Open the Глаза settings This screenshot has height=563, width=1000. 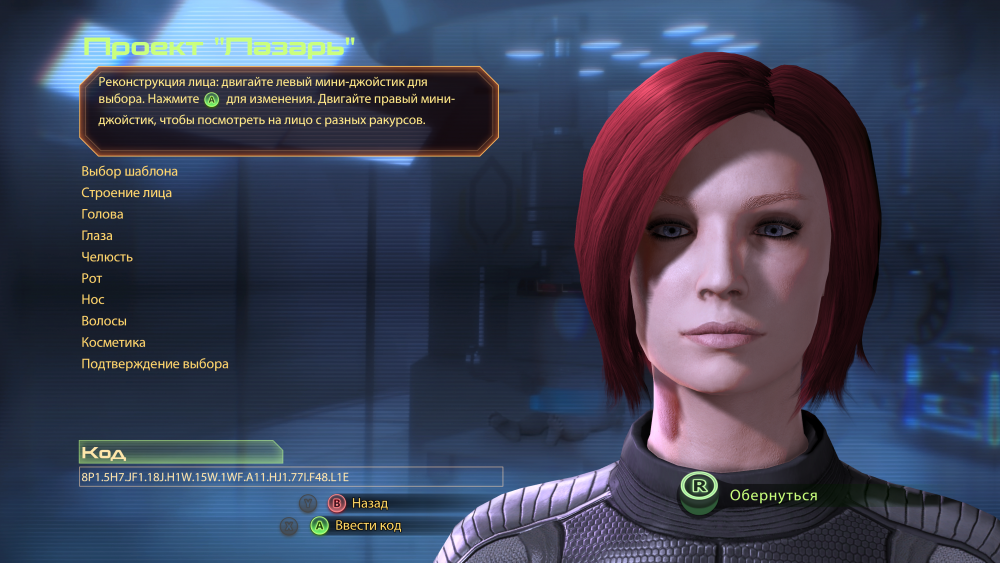[97, 236]
